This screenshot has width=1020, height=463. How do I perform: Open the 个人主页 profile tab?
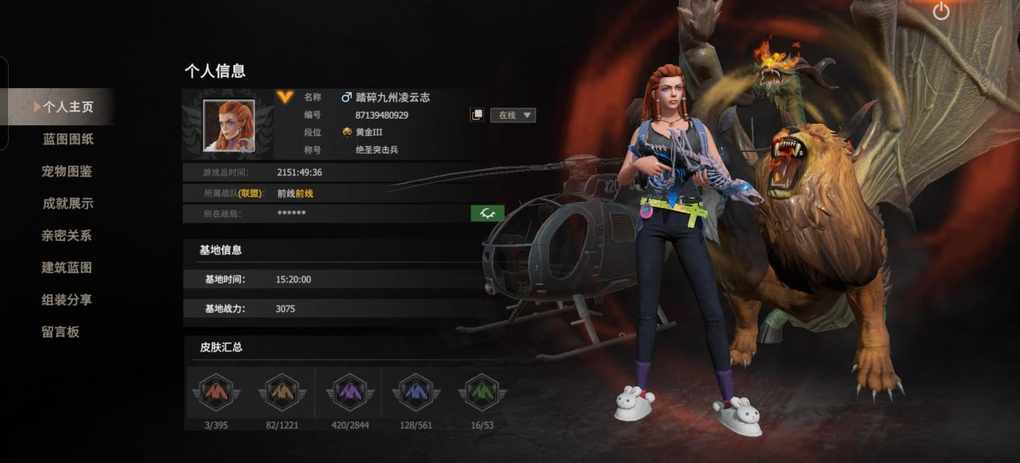coord(66,107)
